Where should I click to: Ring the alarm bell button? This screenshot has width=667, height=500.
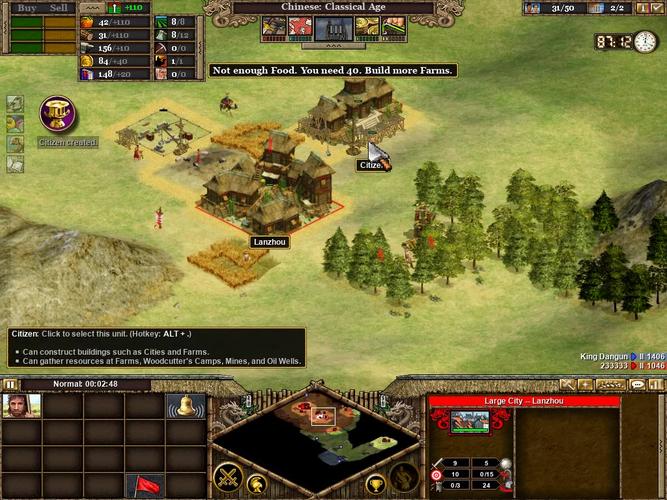tap(186, 405)
